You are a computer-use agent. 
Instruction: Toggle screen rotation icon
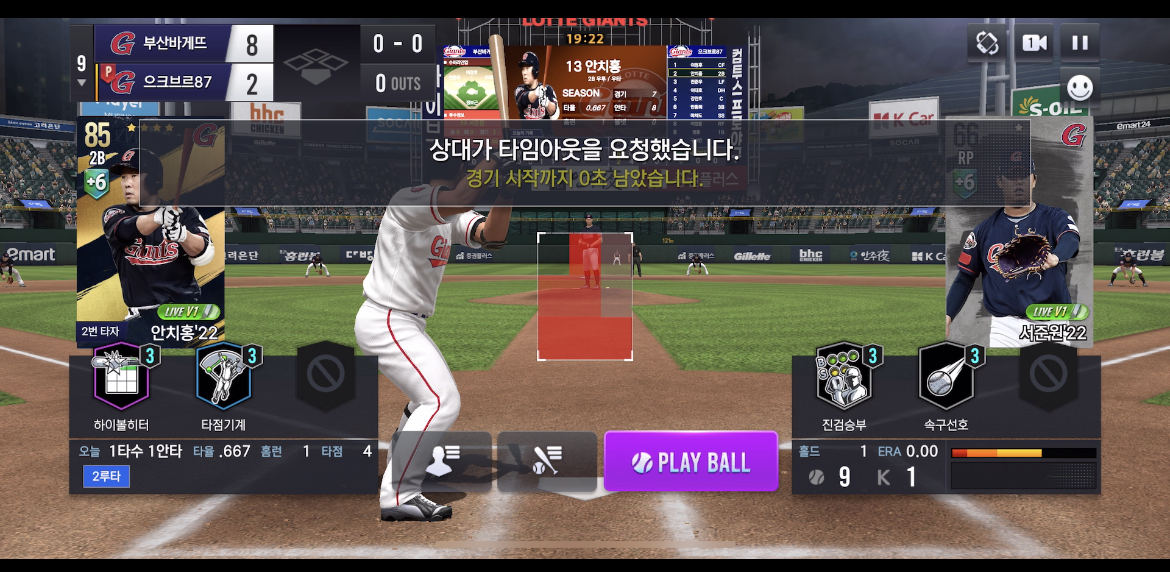pos(986,43)
